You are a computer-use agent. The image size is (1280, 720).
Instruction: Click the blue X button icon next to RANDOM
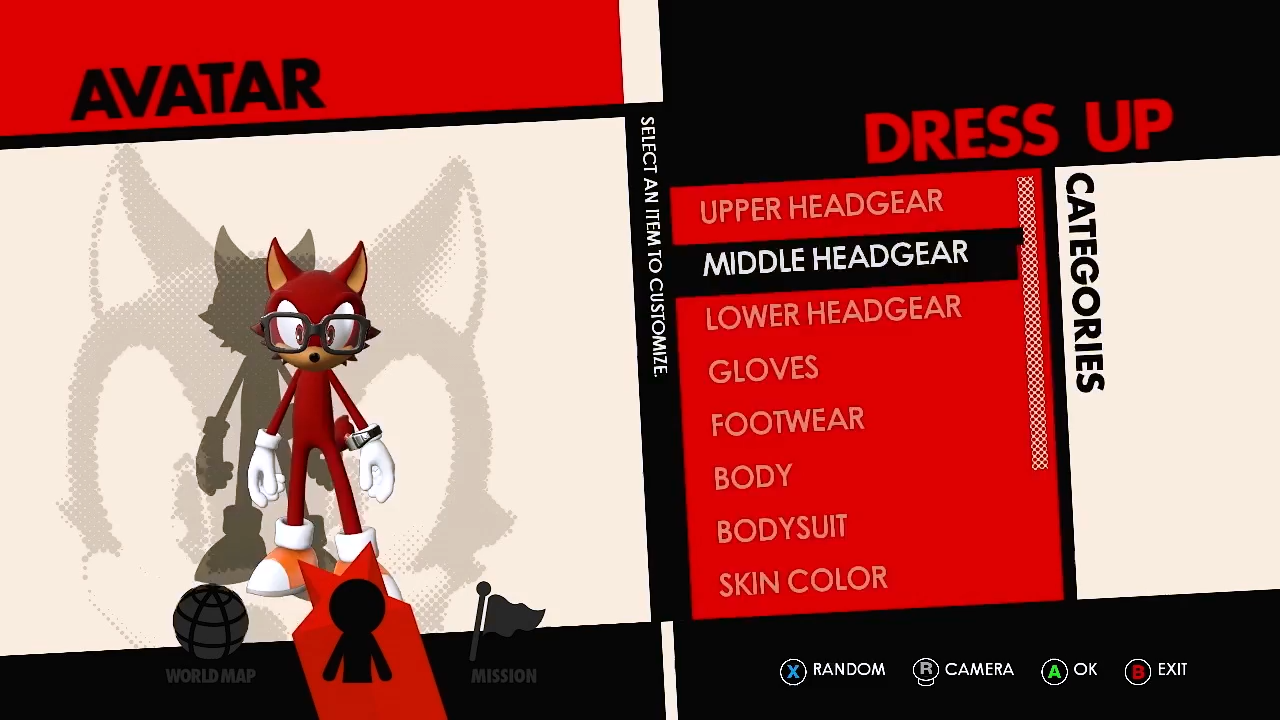tap(793, 670)
